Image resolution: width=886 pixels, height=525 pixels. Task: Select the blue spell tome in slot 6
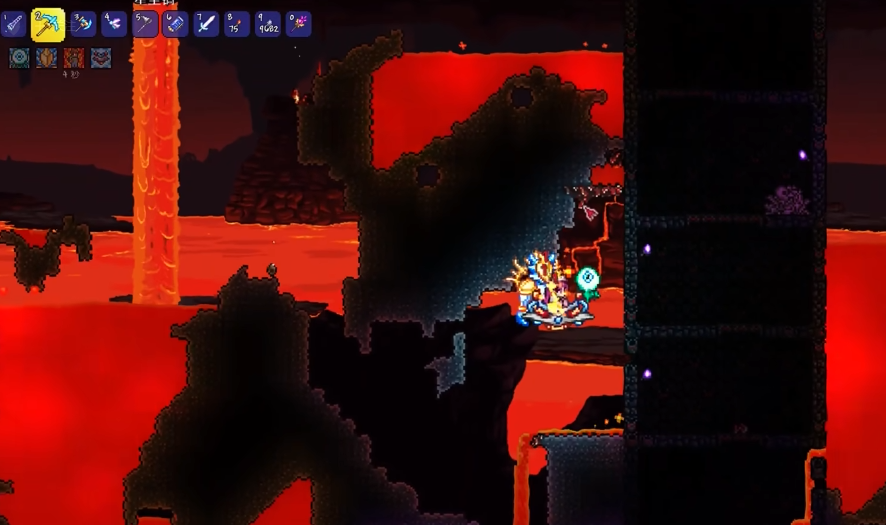(x=176, y=23)
